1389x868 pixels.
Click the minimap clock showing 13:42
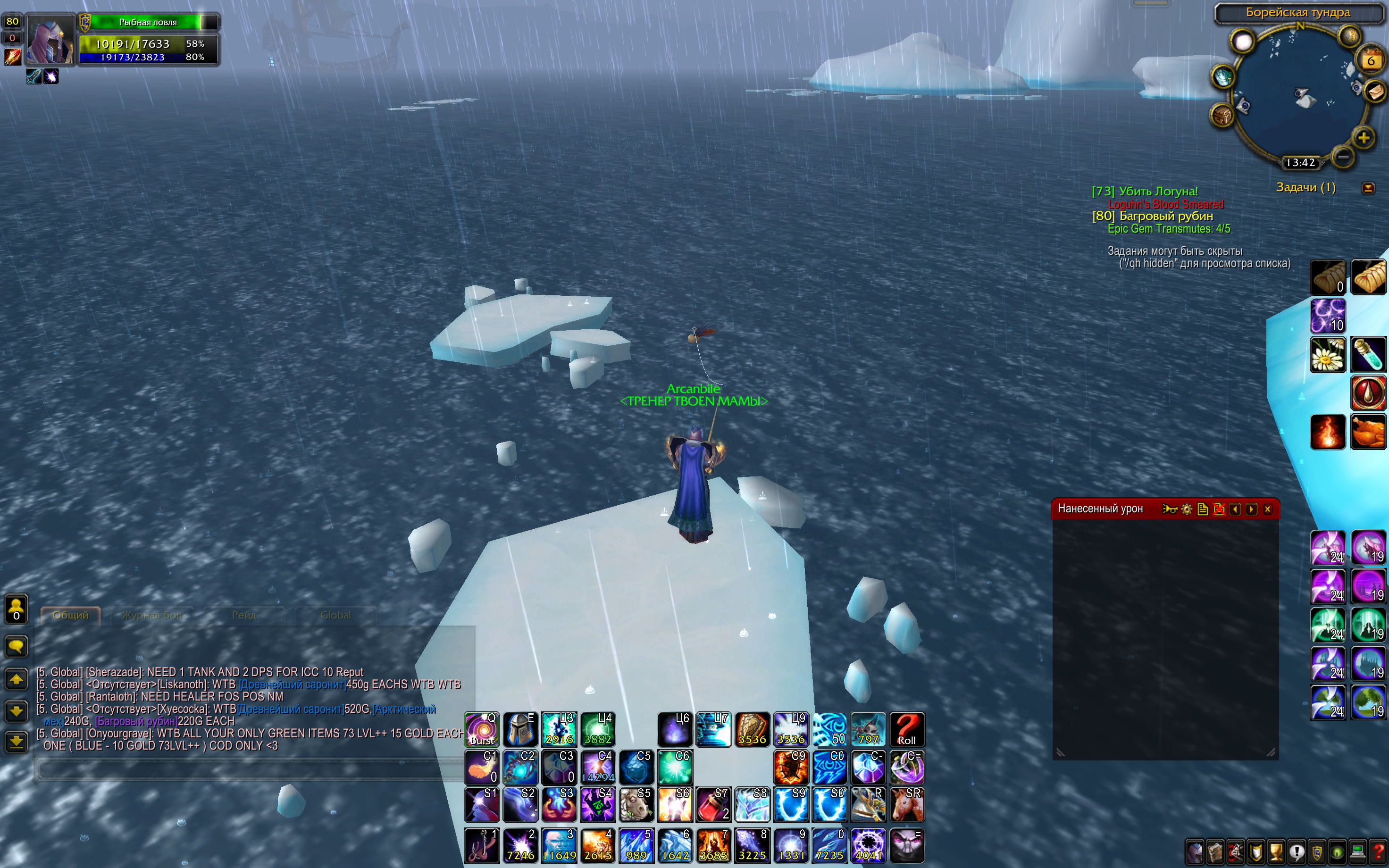coord(1300,163)
